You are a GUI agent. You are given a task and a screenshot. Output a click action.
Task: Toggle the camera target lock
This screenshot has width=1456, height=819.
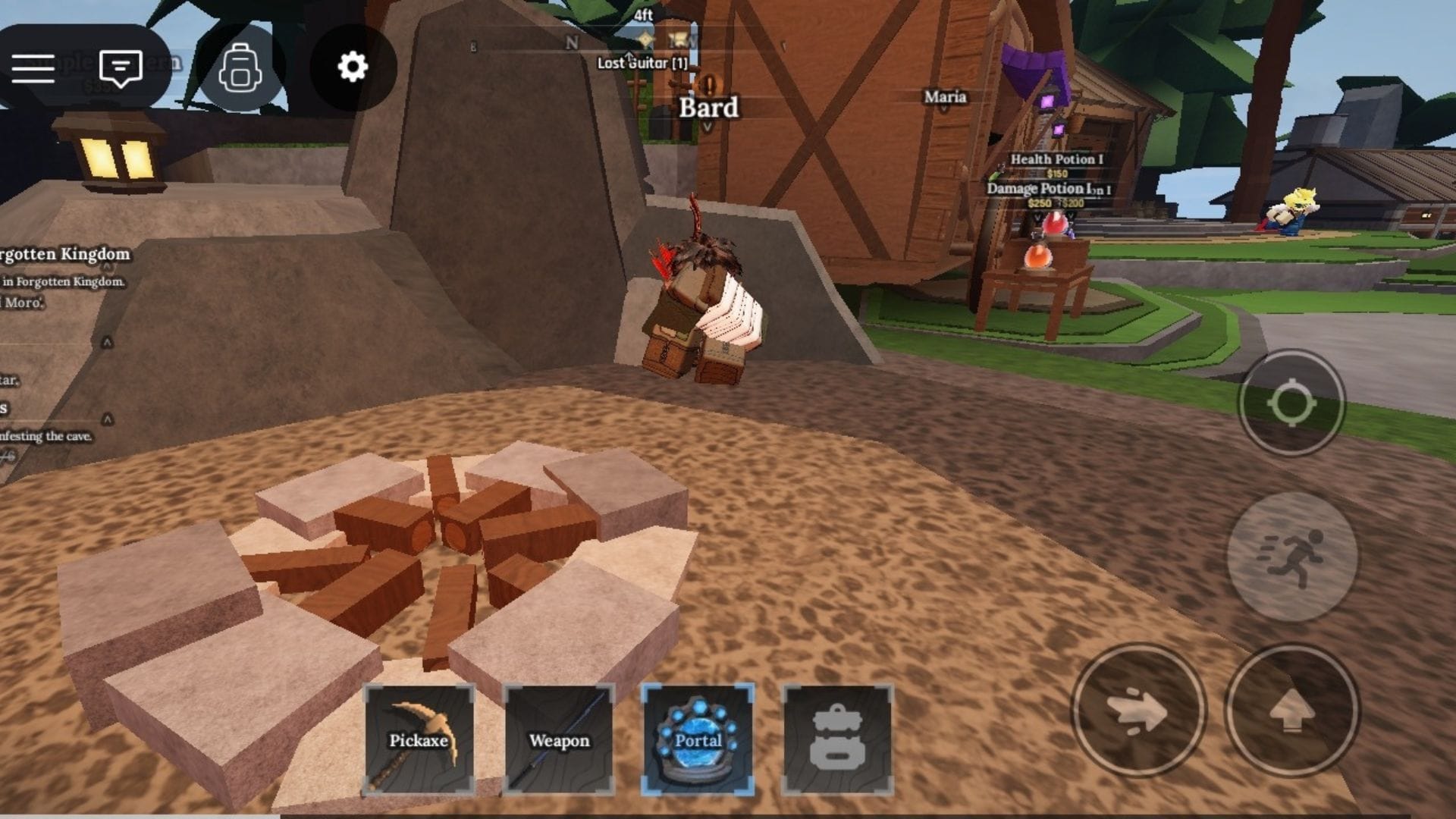click(1293, 400)
